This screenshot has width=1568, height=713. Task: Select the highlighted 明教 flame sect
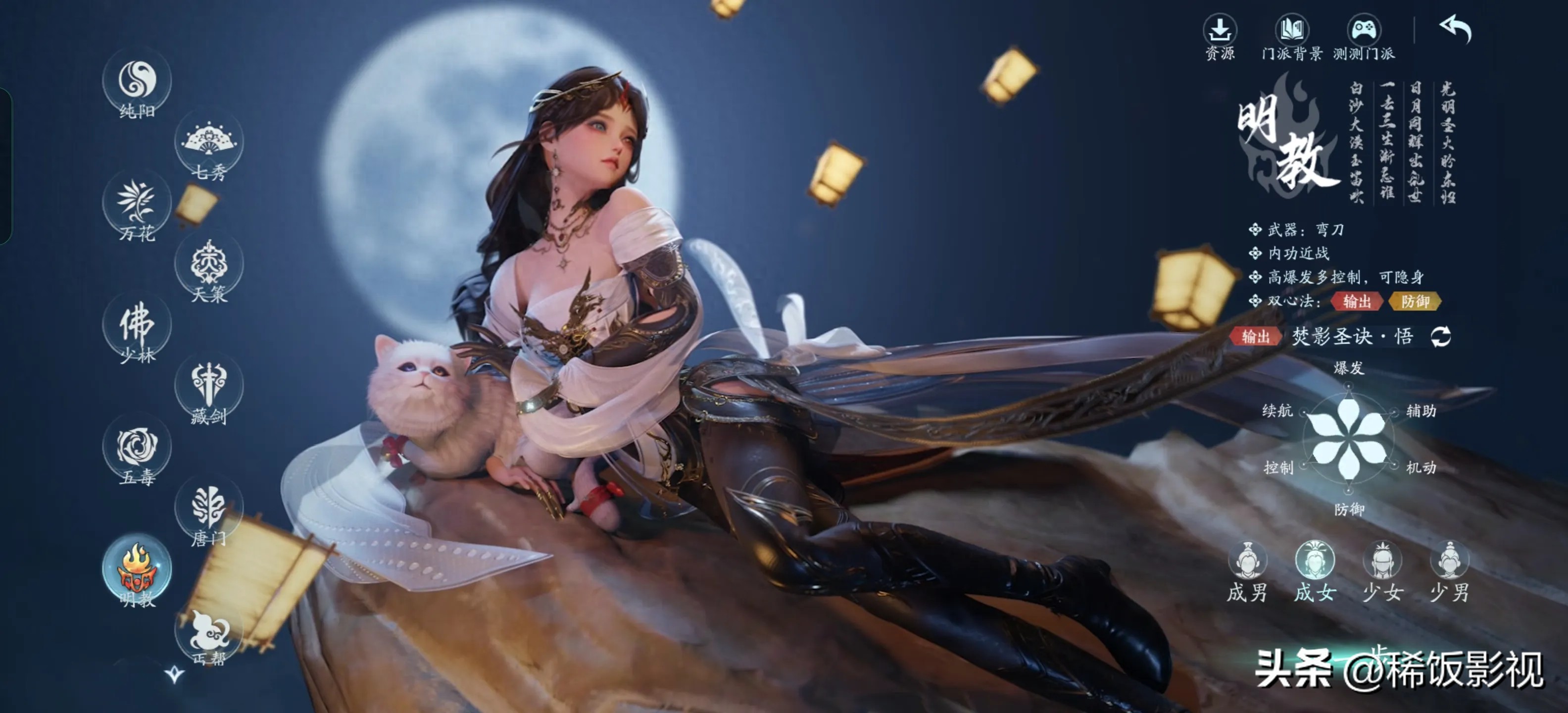click(137, 570)
